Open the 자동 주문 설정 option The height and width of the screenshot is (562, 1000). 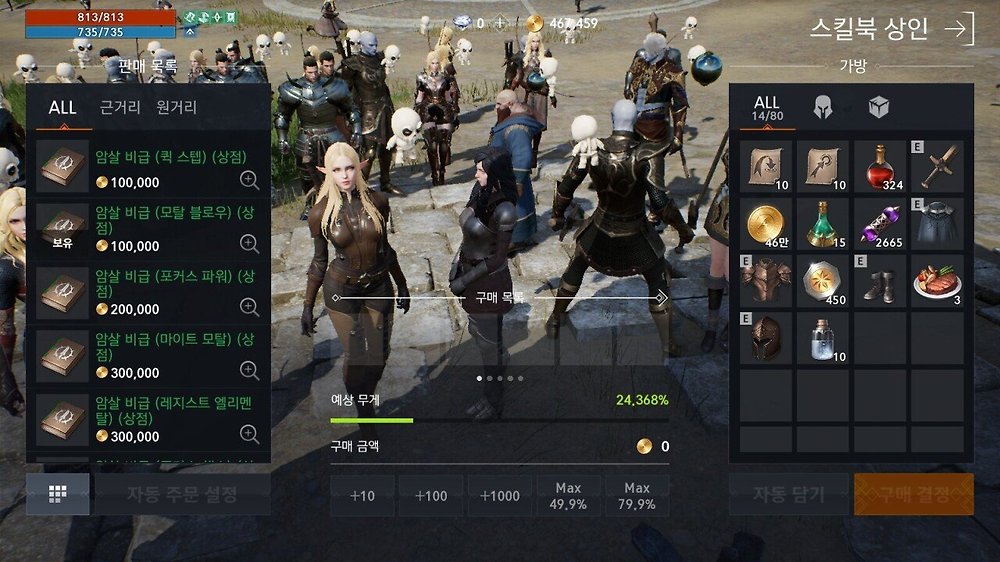click(x=182, y=494)
